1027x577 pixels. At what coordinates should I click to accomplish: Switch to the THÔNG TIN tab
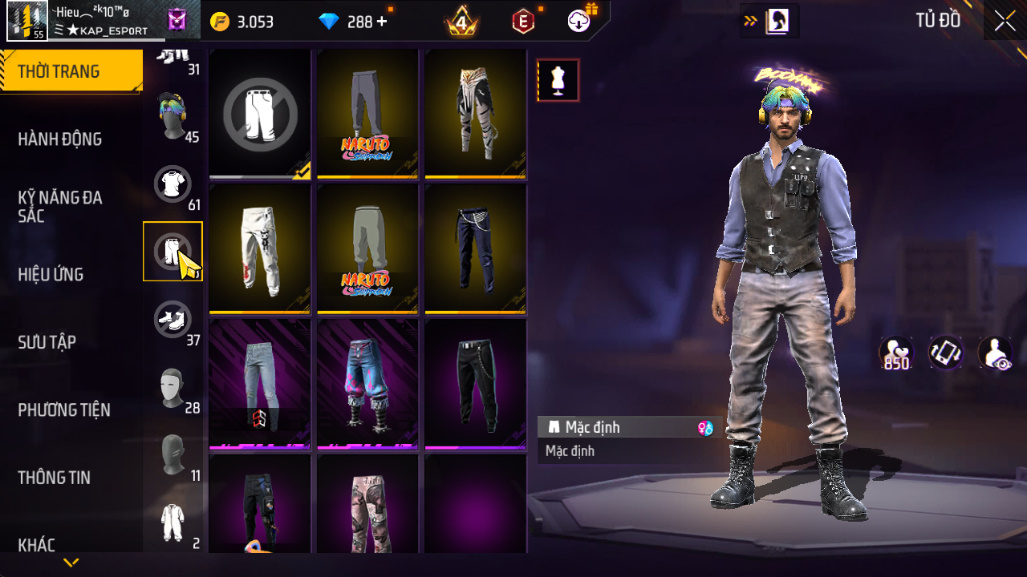click(54, 478)
